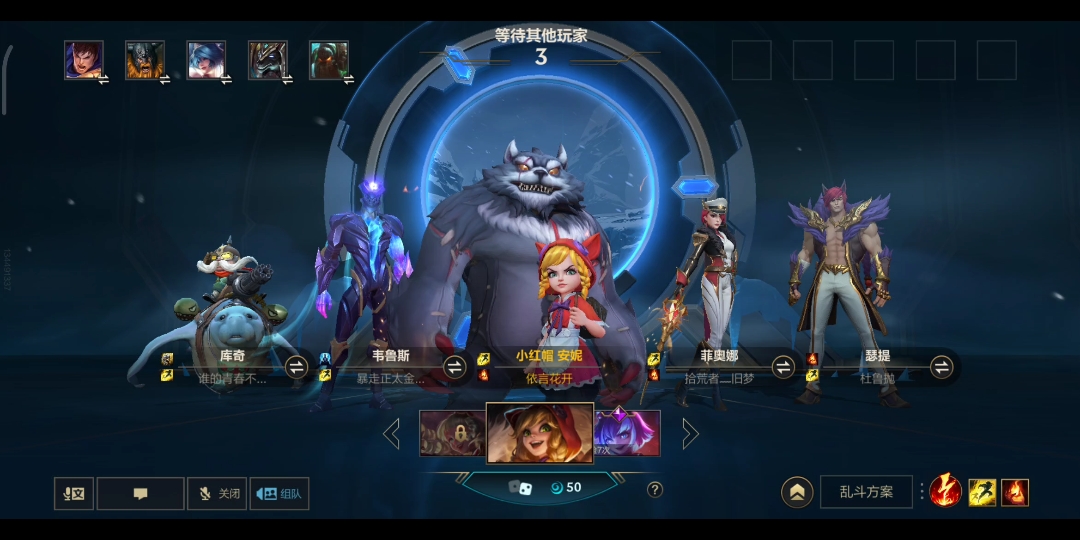Request swap with 瑟提 teammate
The height and width of the screenshot is (540, 1080).
pos(941,367)
